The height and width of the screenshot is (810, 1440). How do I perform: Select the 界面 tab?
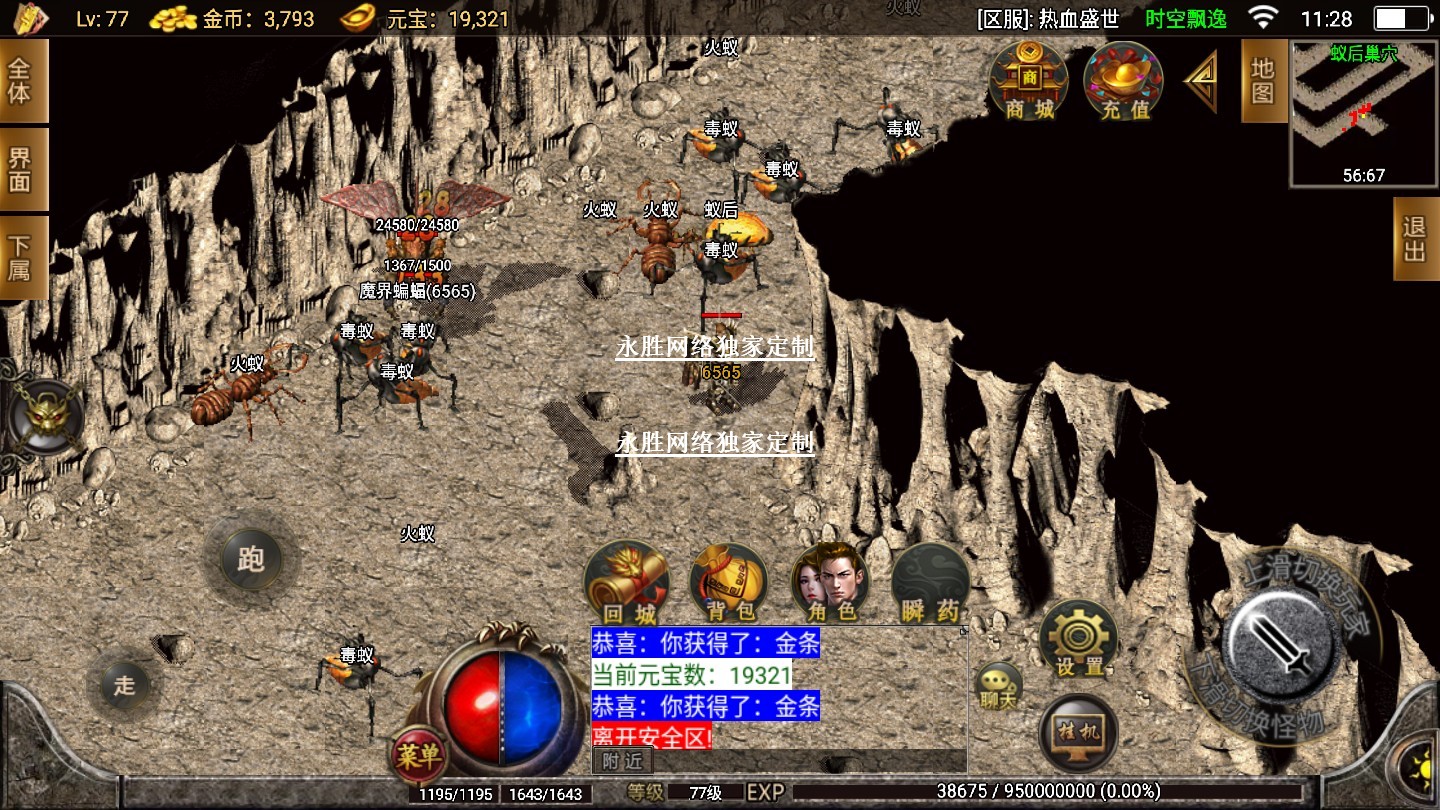pyautogui.click(x=21, y=169)
